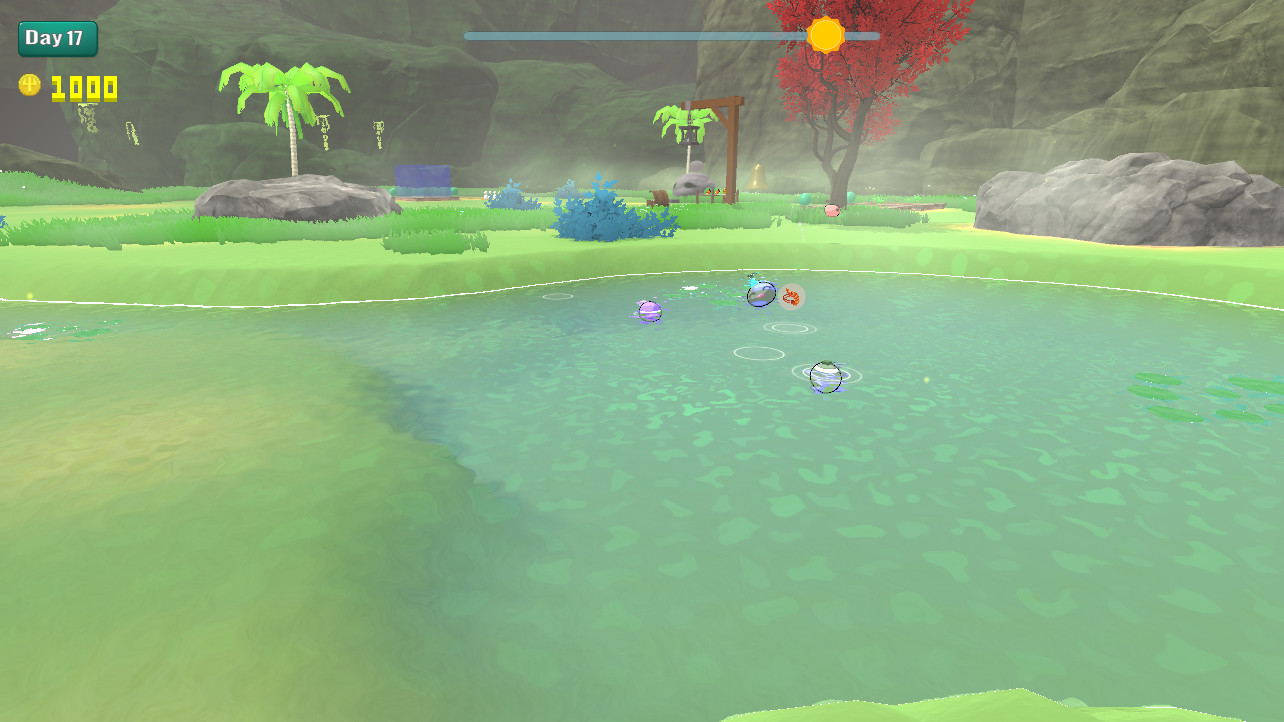Click the shrimp food icon next to the blue fish
The height and width of the screenshot is (722, 1284).
tap(789, 297)
